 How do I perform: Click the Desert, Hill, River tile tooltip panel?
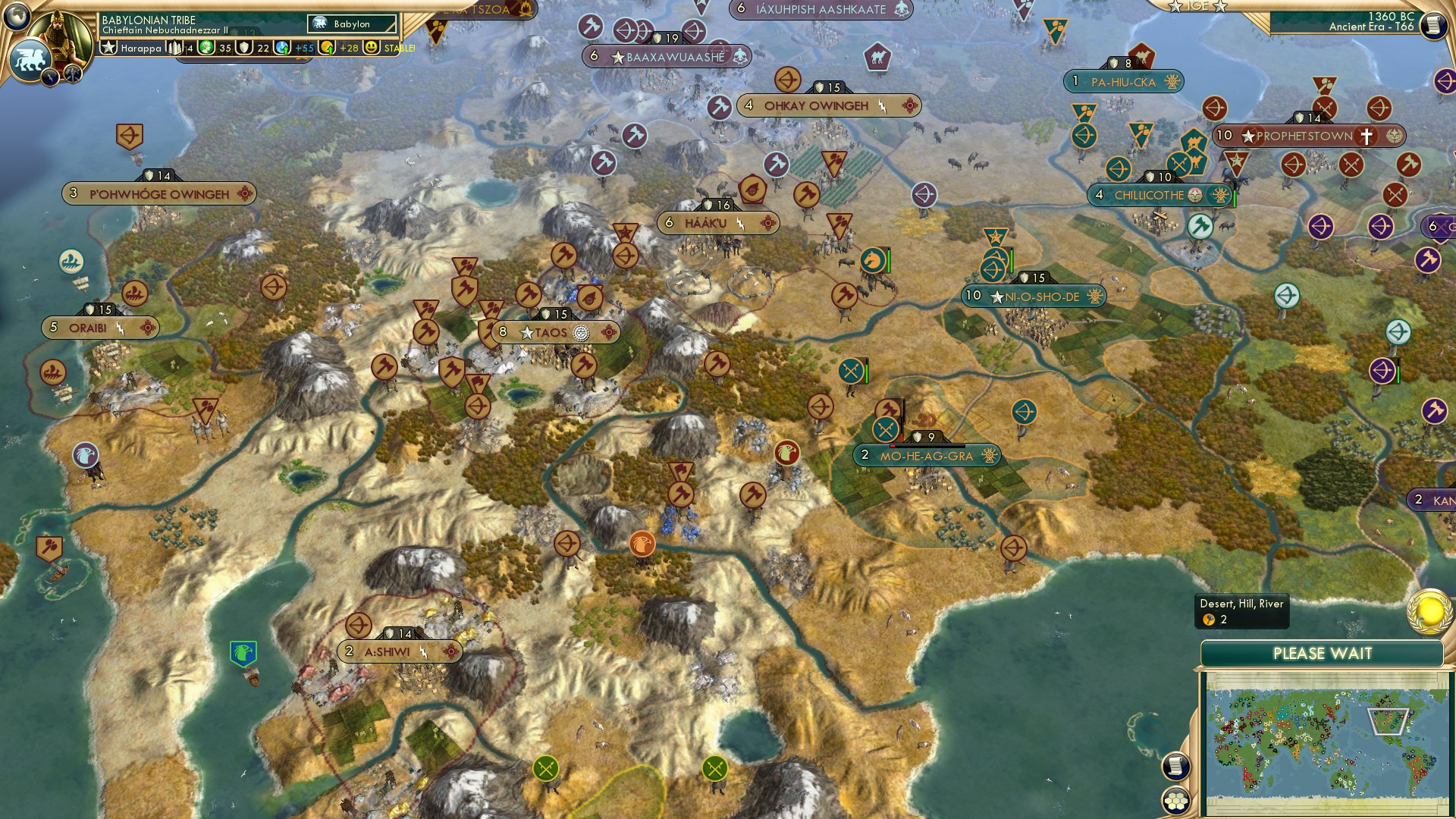click(1242, 610)
